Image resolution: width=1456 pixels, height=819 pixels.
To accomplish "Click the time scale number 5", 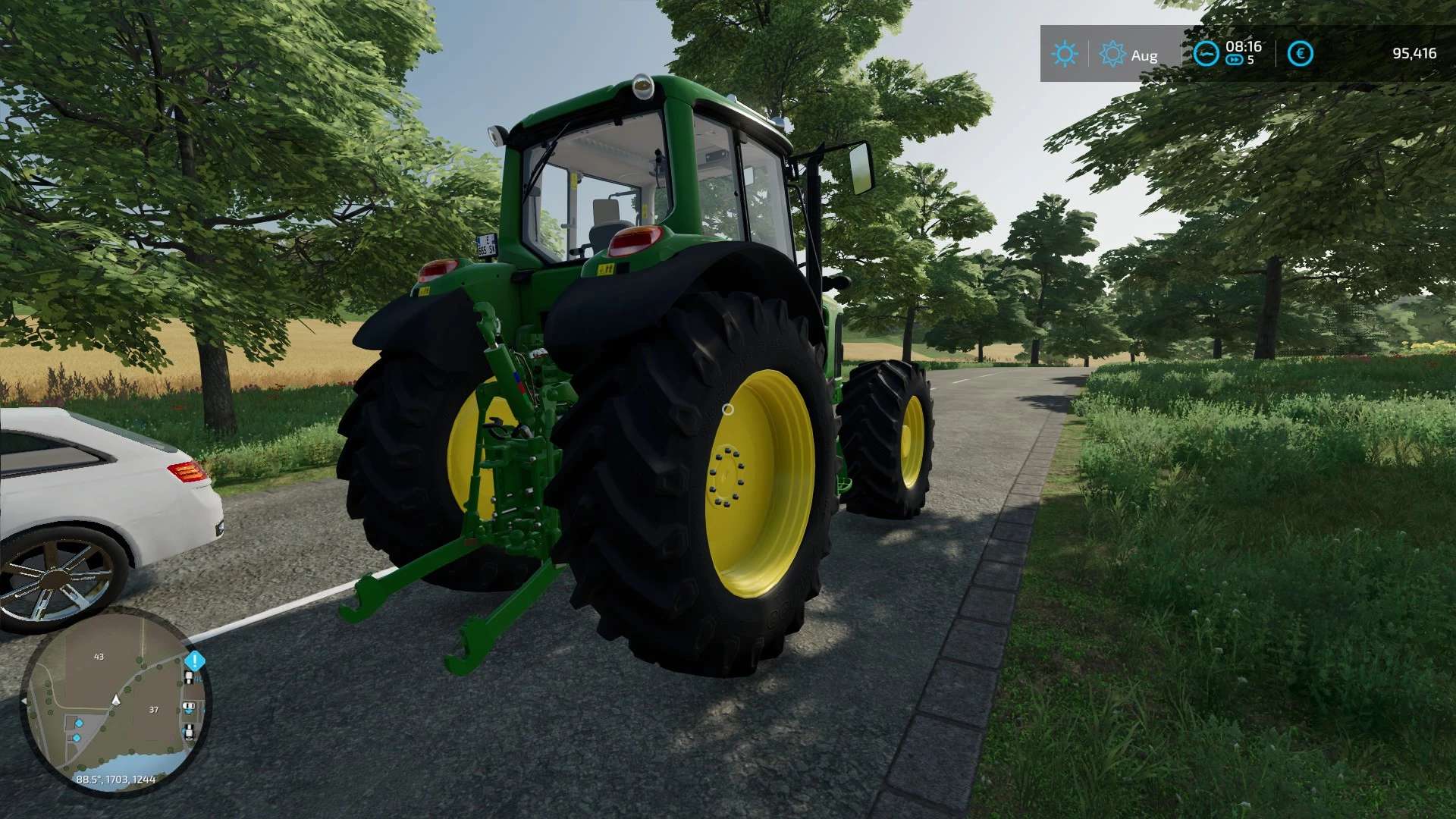I will [x=1250, y=59].
